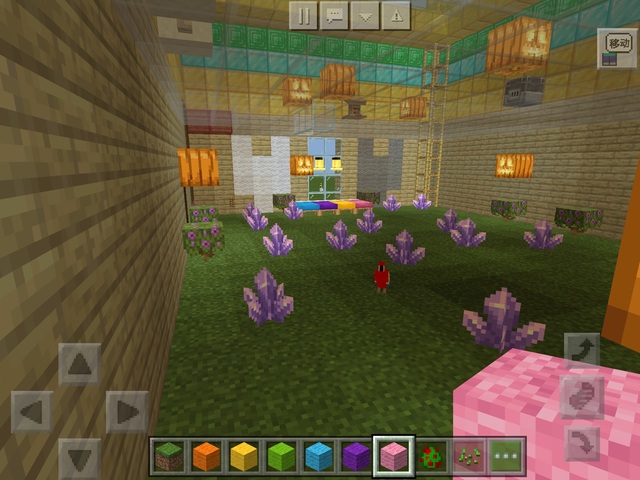Pick the lime green block slot
Viewport: 640px width, 480px height.
click(x=280, y=457)
